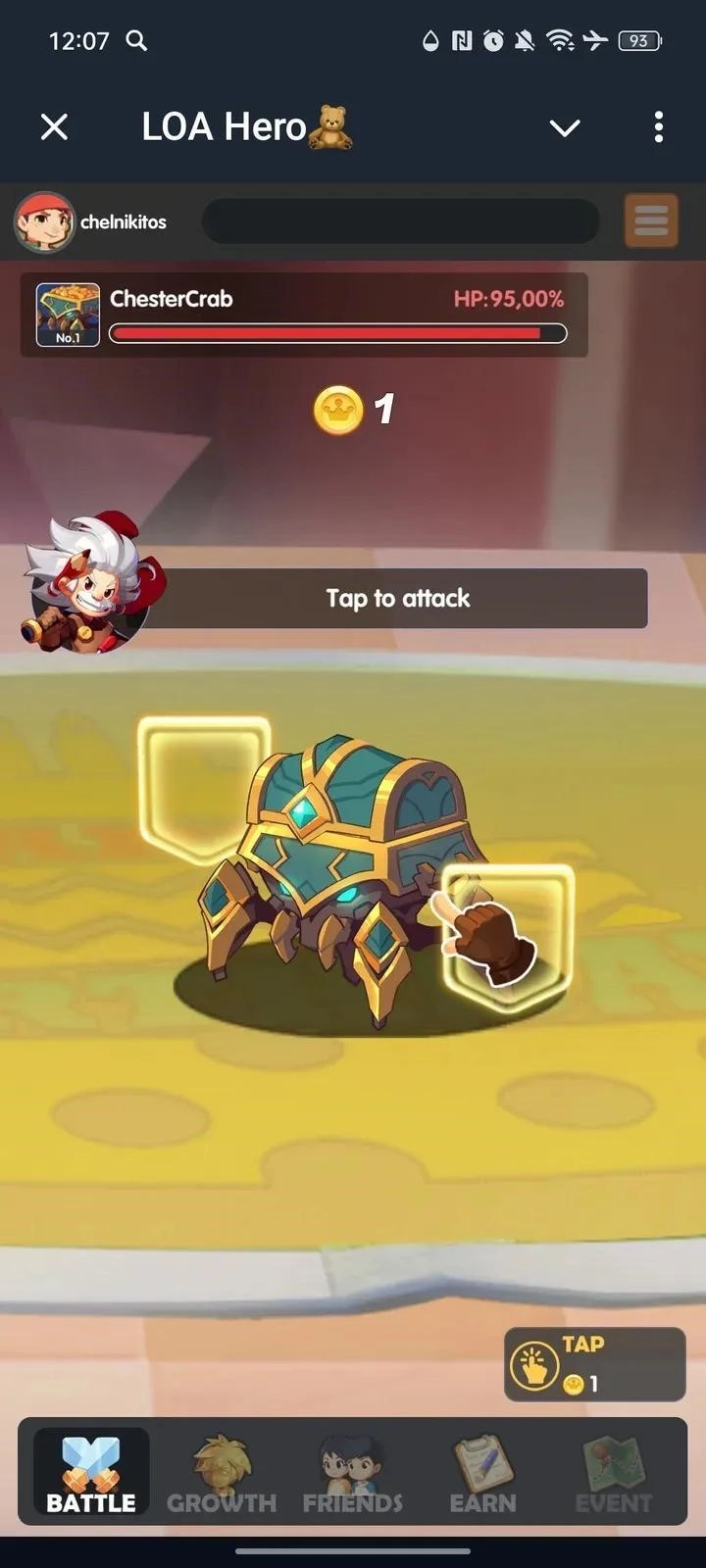Open the orange hamburger menu

click(651, 220)
